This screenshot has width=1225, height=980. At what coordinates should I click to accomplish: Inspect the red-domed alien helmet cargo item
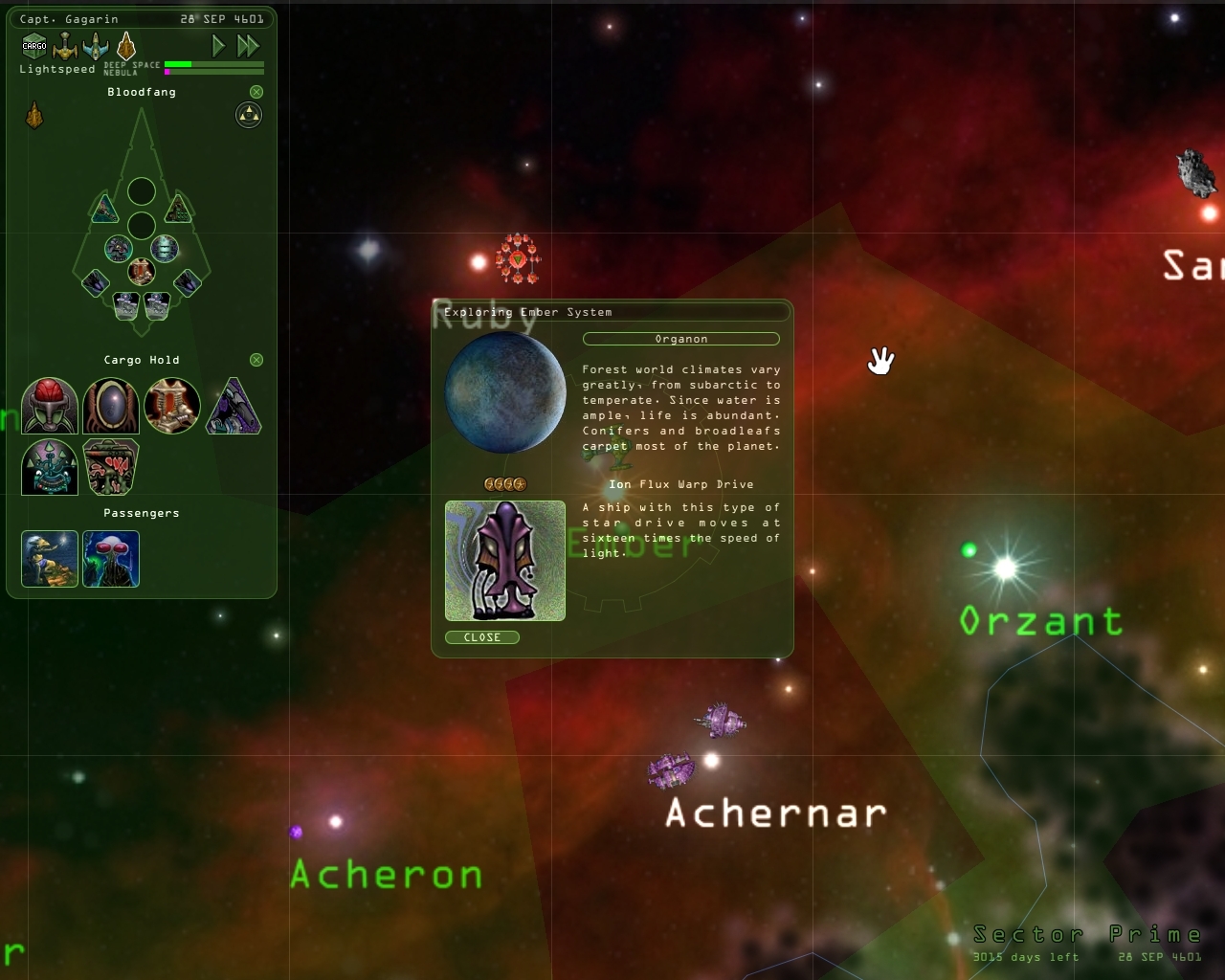pos(49,406)
